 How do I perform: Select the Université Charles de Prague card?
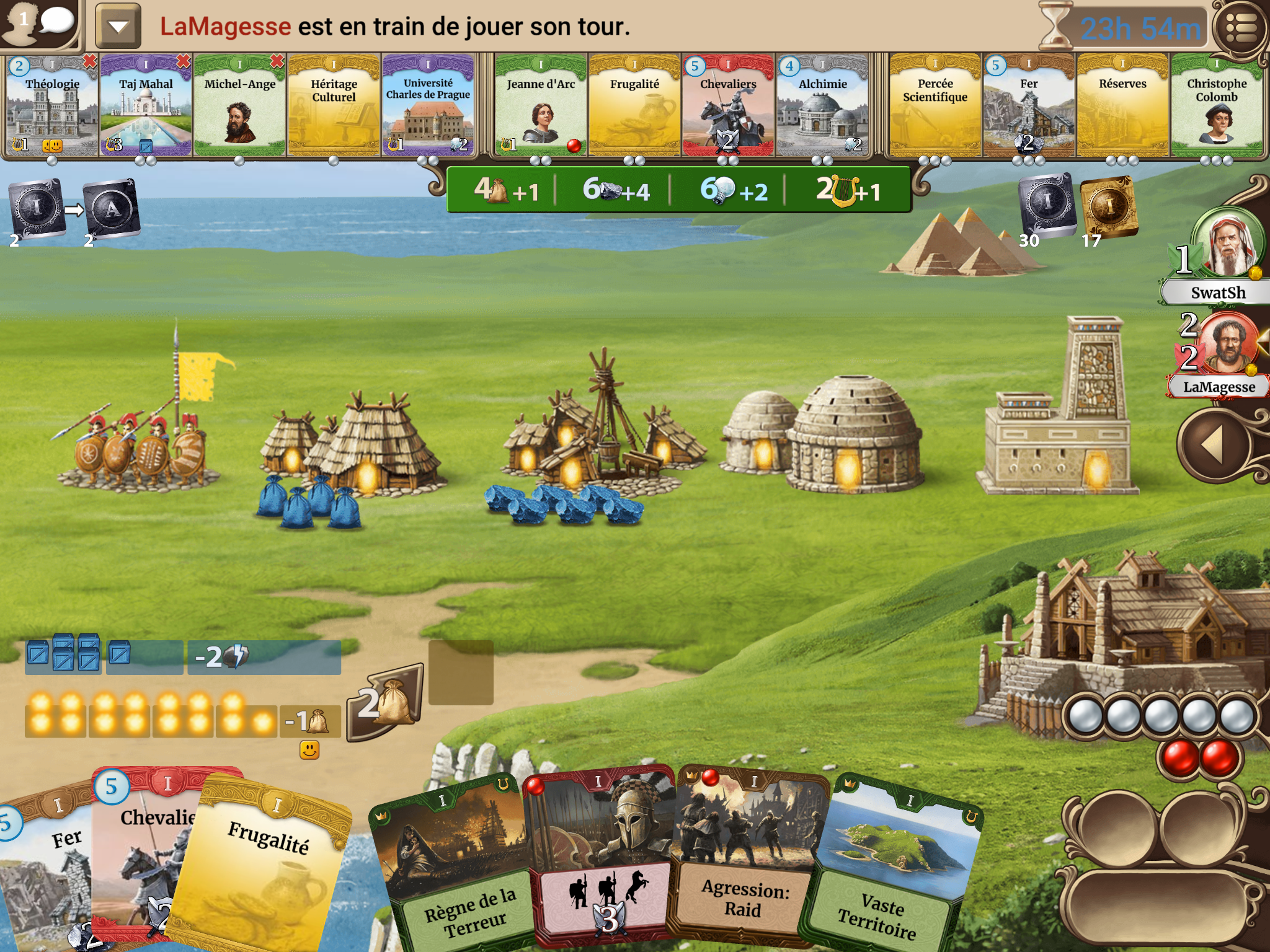[x=428, y=105]
